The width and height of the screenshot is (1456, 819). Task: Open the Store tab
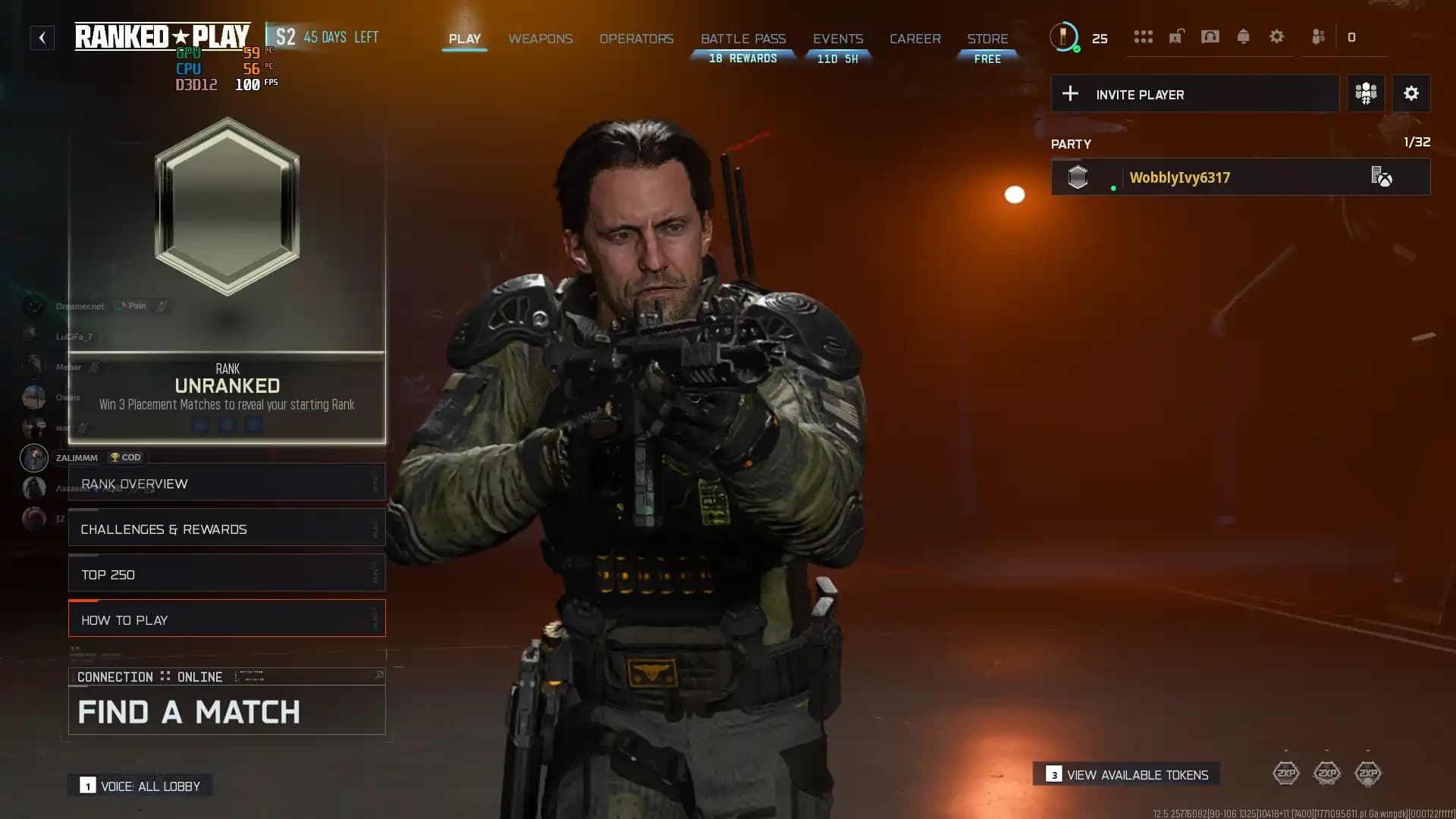pos(987,39)
